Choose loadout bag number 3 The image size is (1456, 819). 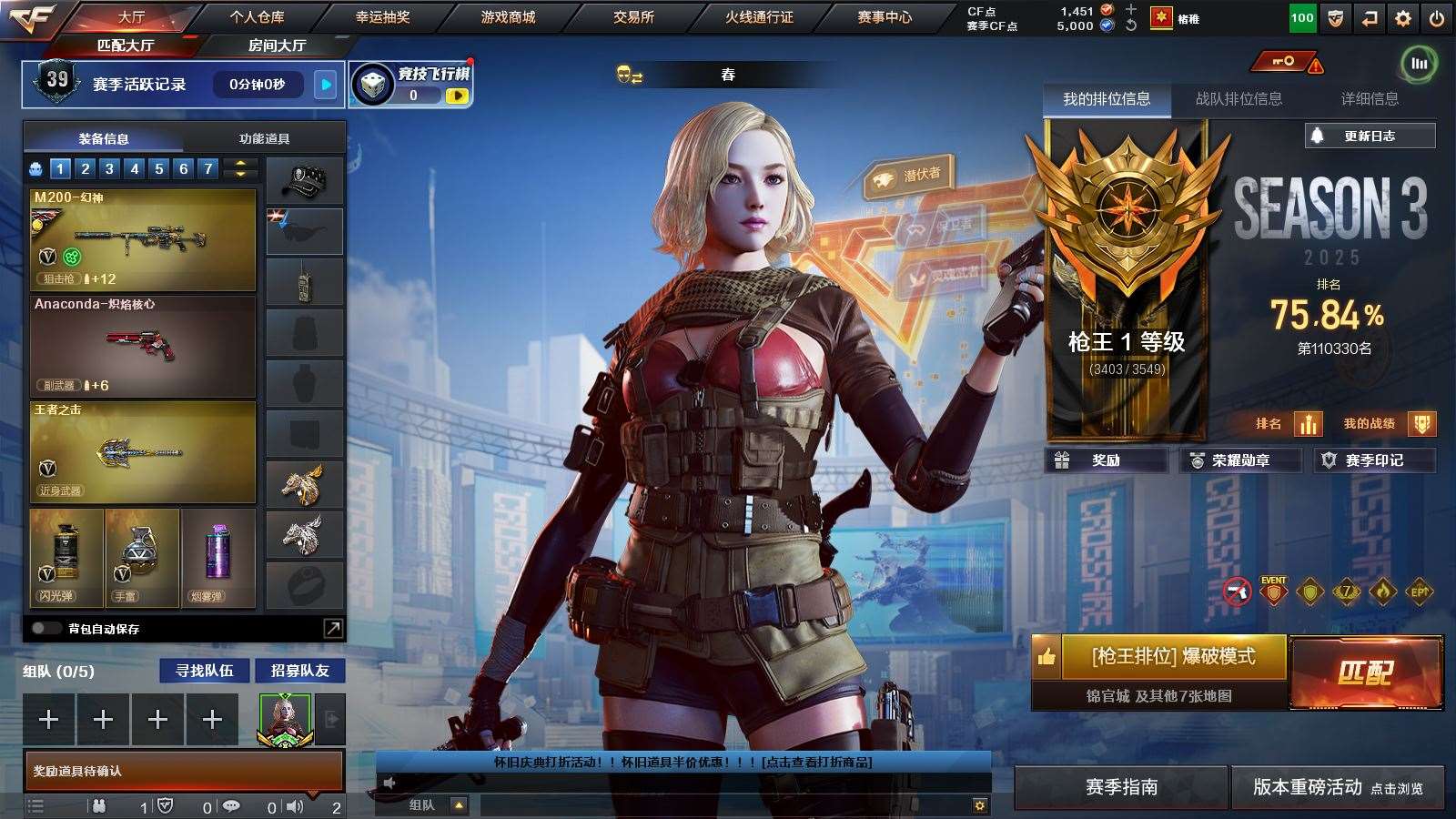click(109, 168)
